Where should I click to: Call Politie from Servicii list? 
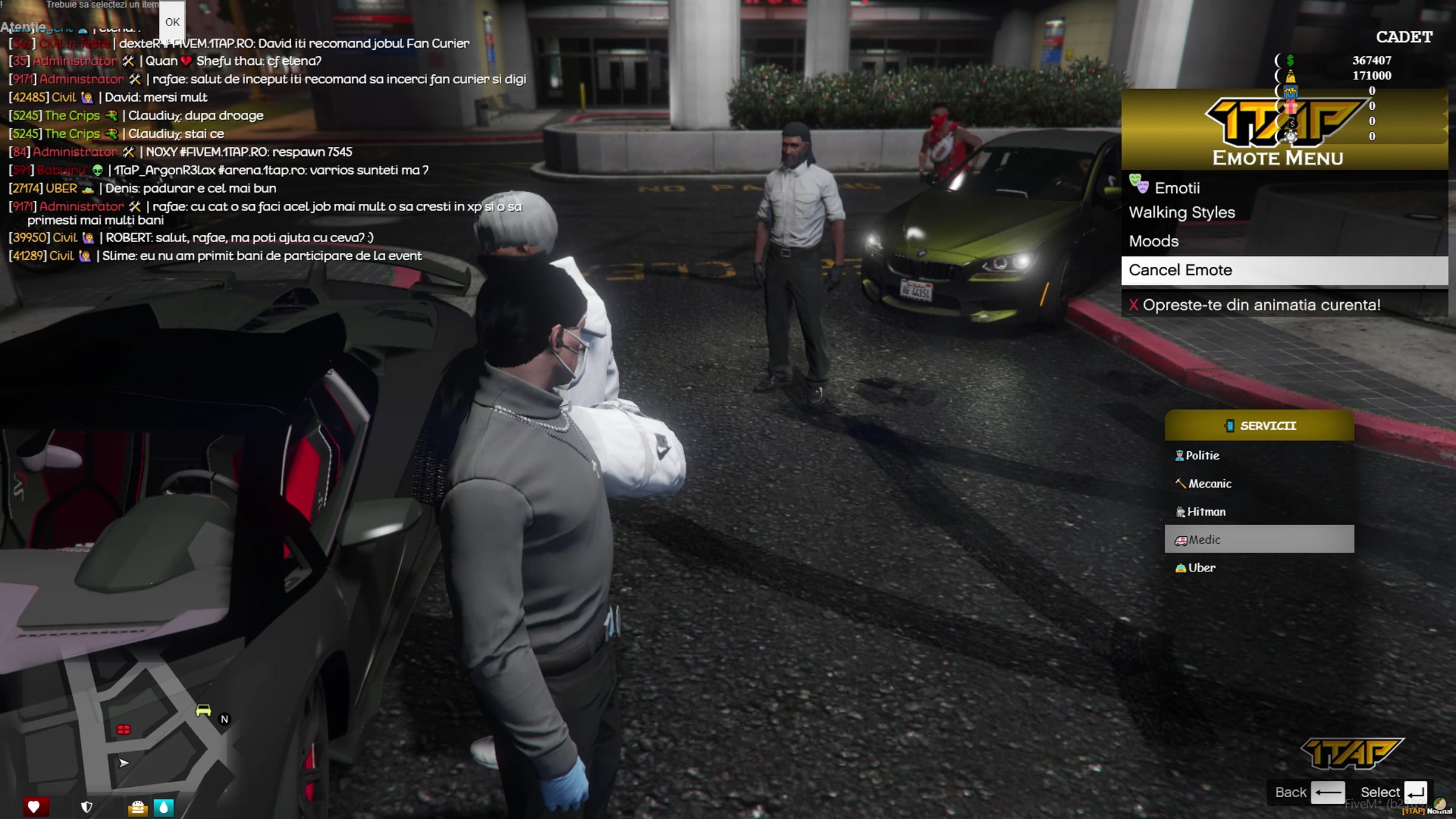[x=1202, y=456]
